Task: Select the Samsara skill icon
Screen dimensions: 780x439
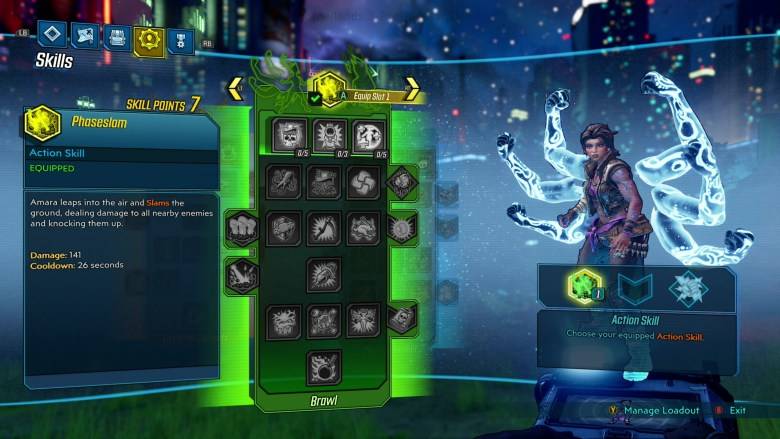Action: (364, 182)
